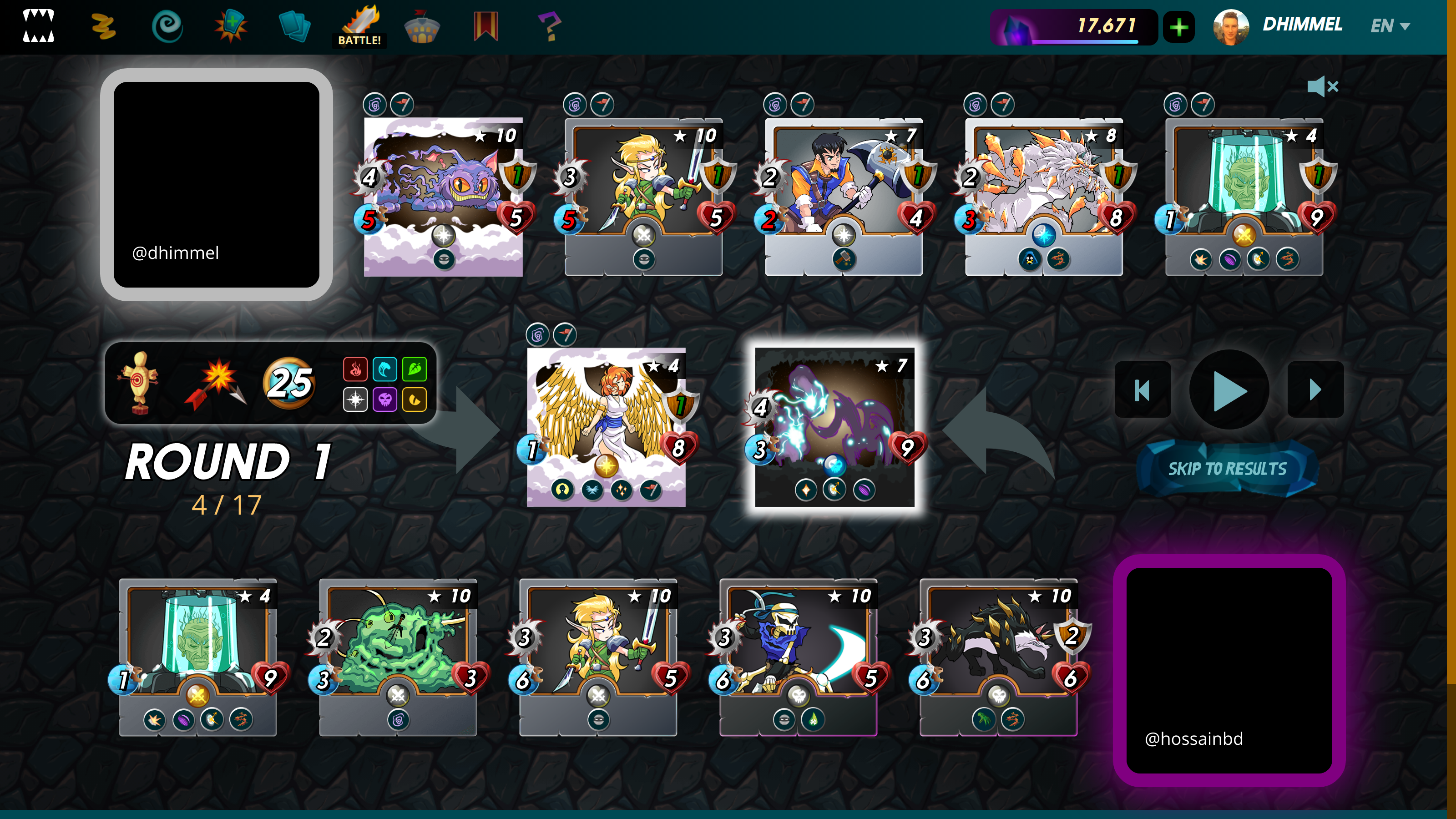Select the golden-winged angel card
The height and width of the screenshot is (819, 1456).
tap(606, 427)
